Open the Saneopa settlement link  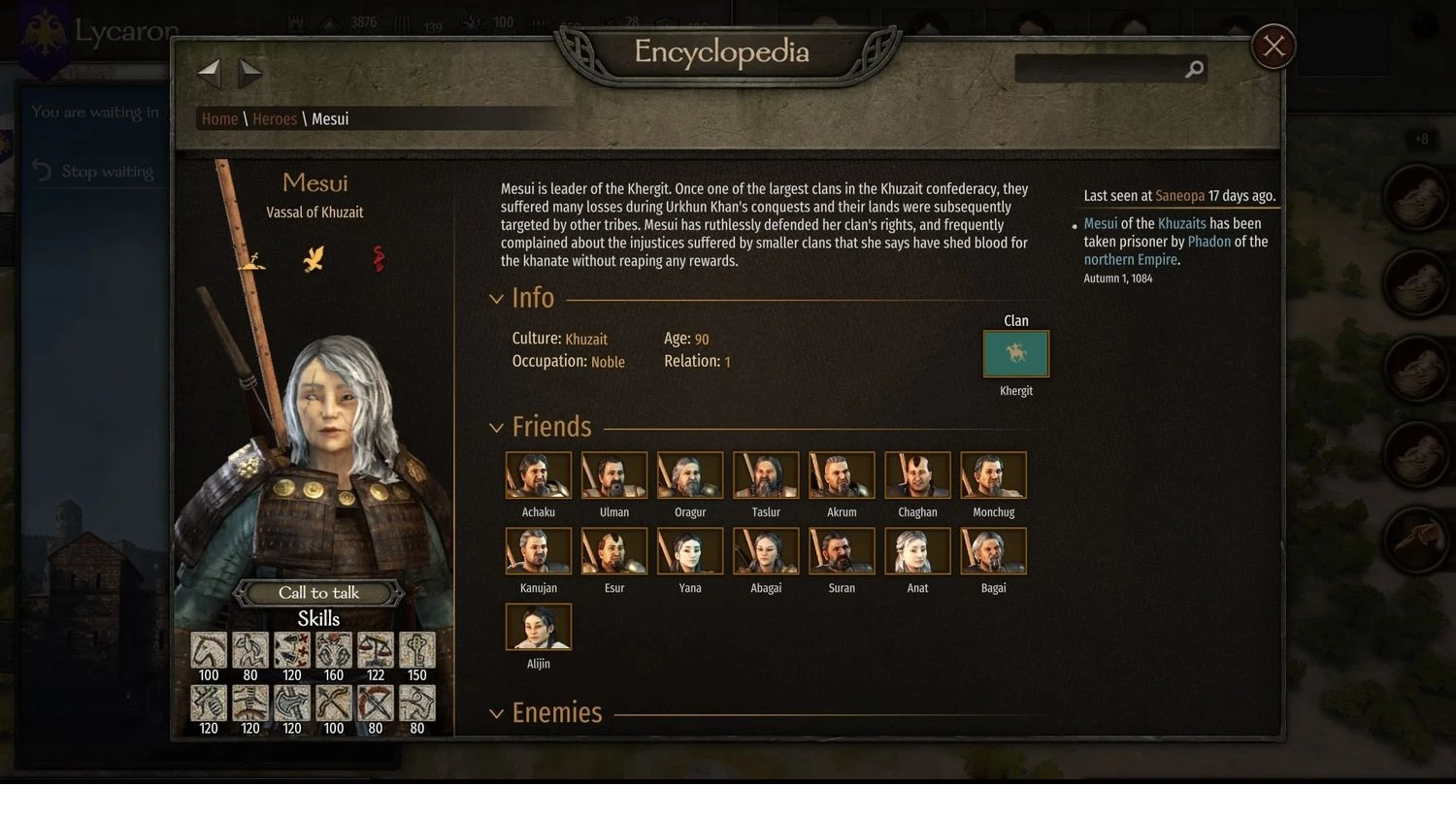pyautogui.click(x=1178, y=195)
